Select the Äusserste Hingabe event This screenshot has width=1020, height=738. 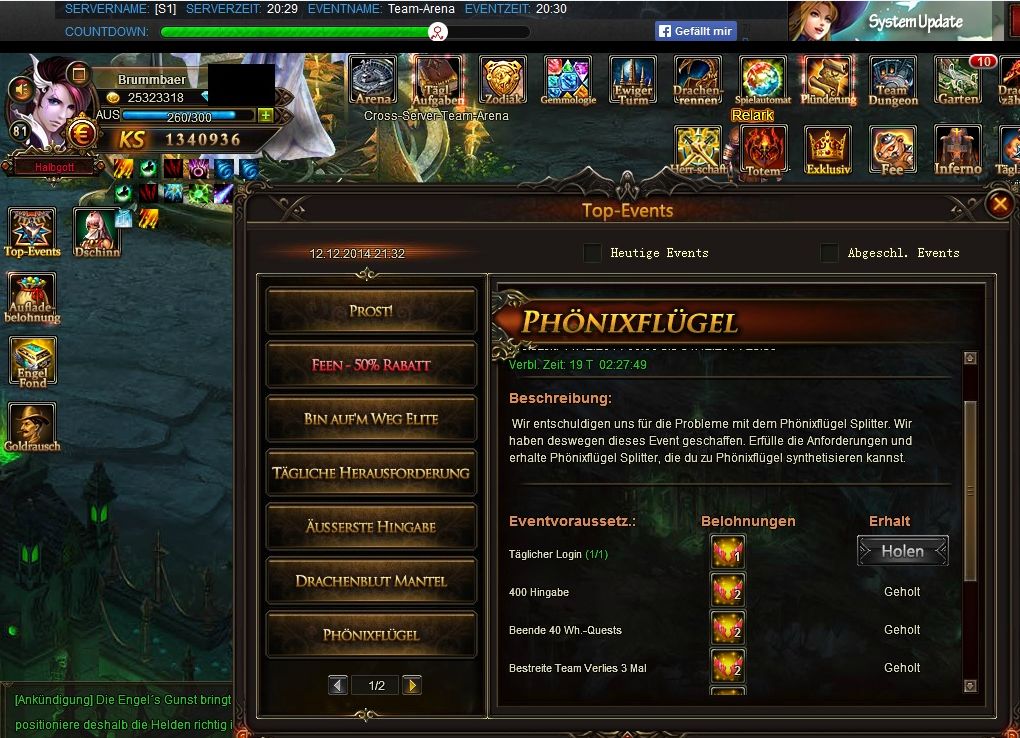(371, 527)
